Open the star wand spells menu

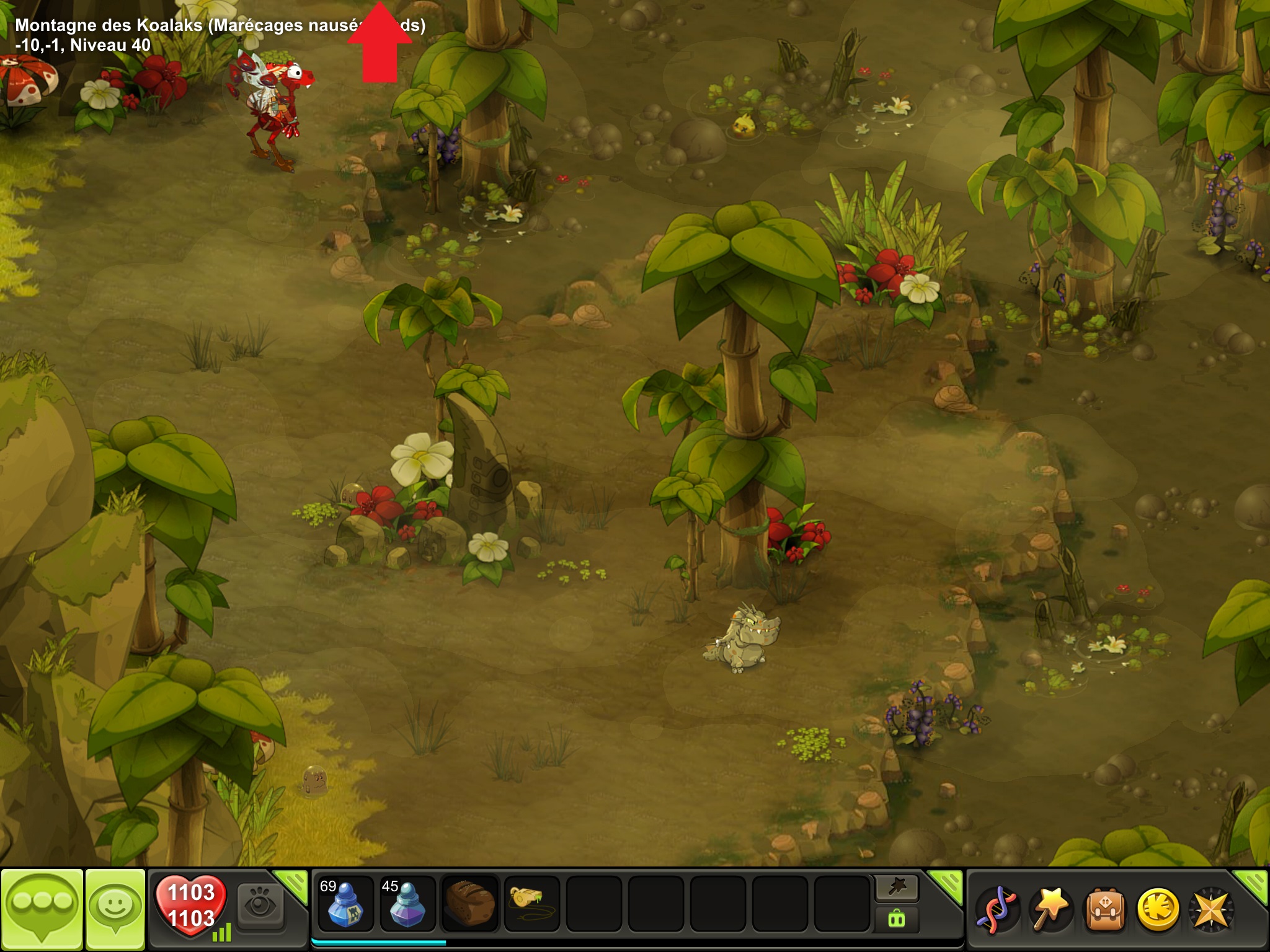(1050, 910)
